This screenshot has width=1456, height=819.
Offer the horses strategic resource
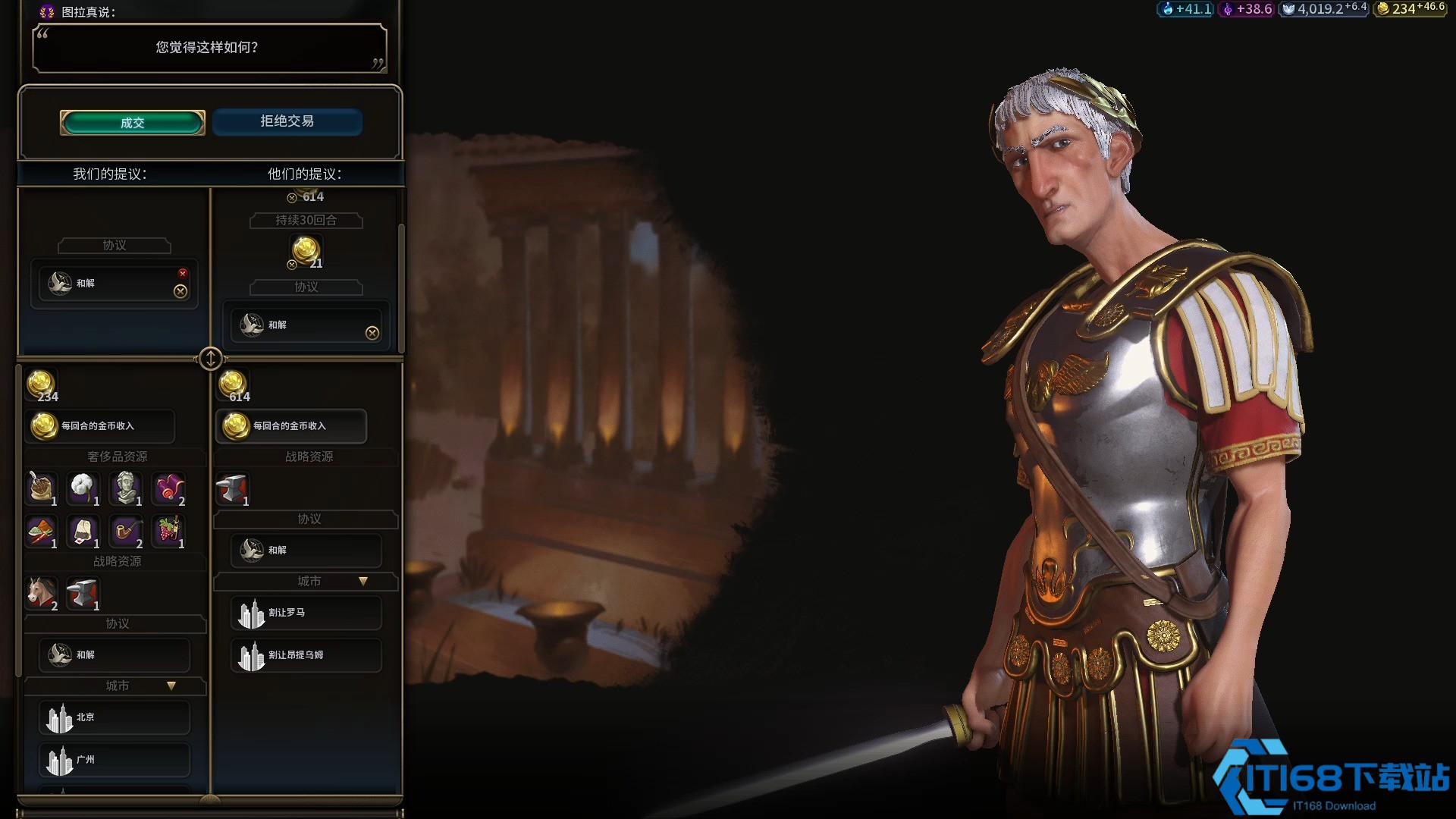[x=42, y=593]
